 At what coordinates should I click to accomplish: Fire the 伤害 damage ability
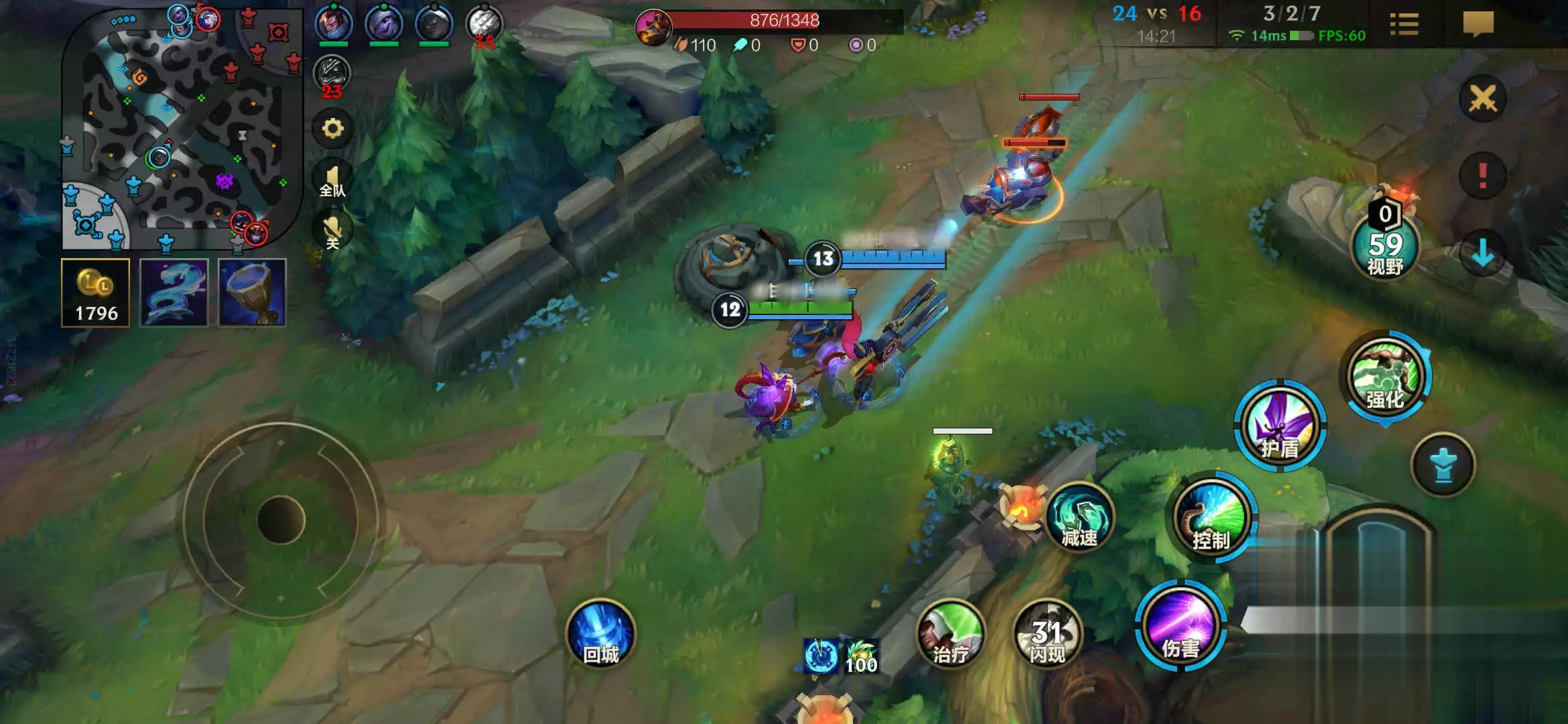pos(1181,627)
